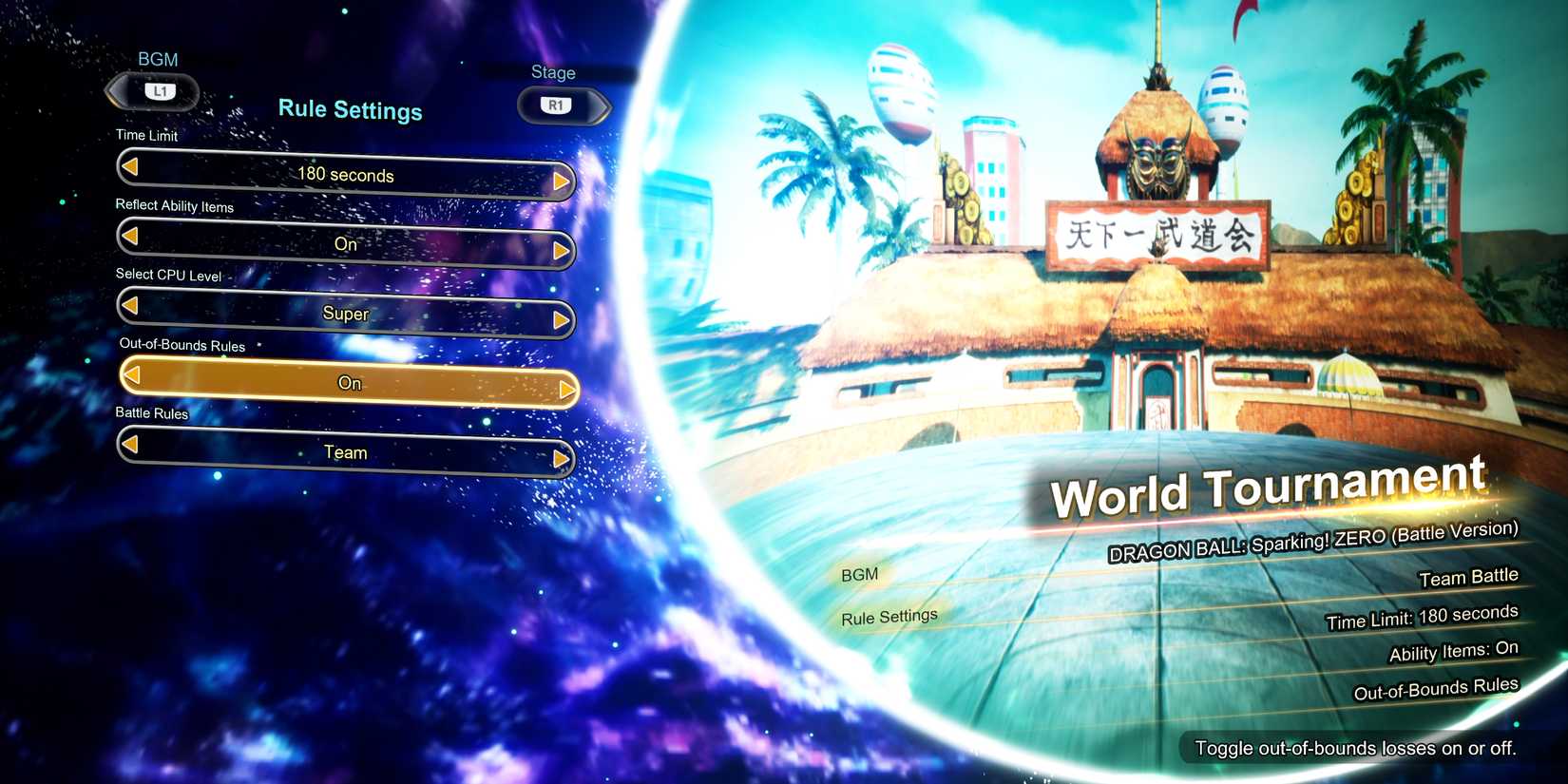Step CPU Level down using left arrow
1568x784 pixels.
[x=131, y=306]
